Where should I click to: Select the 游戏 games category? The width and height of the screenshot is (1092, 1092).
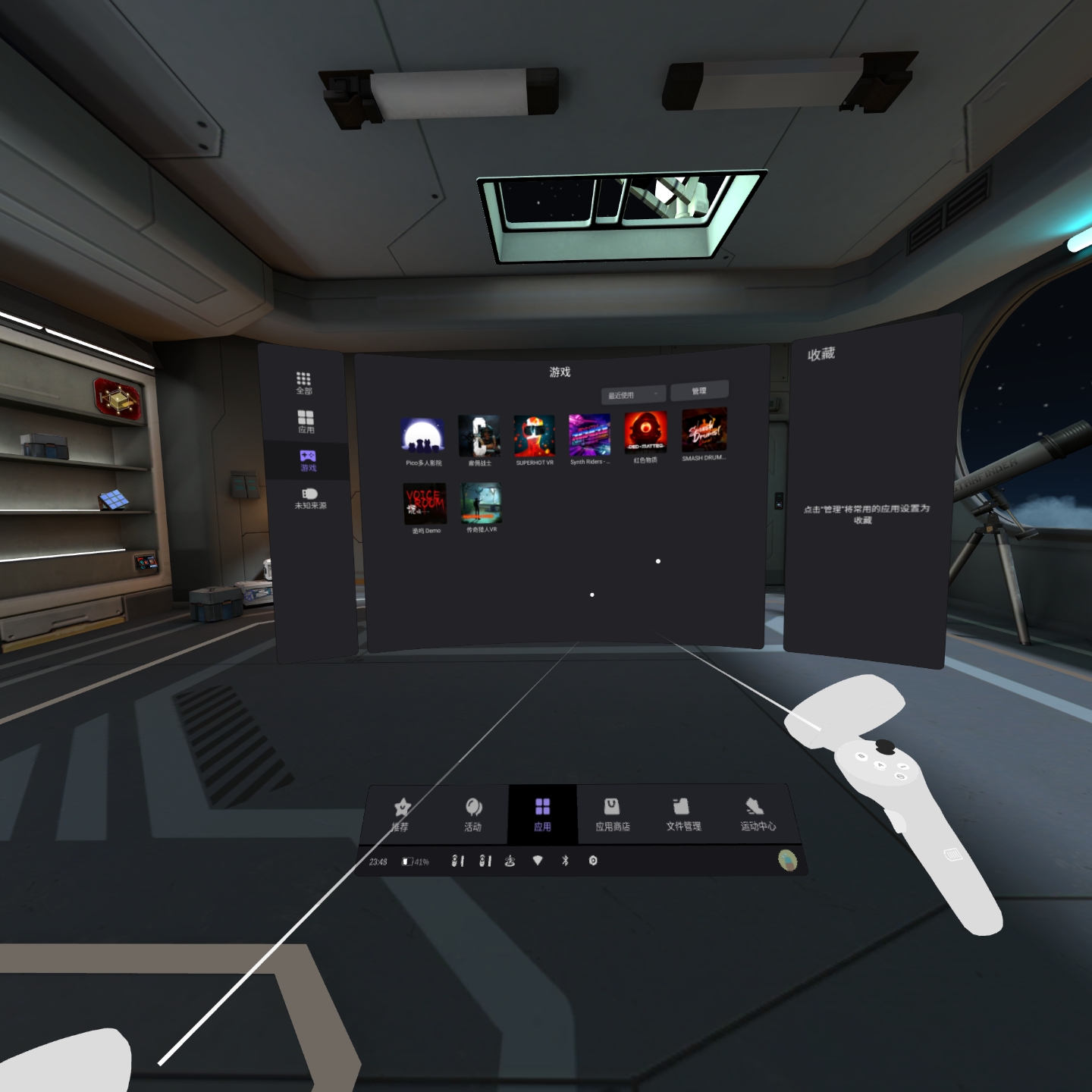click(x=306, y=461)
